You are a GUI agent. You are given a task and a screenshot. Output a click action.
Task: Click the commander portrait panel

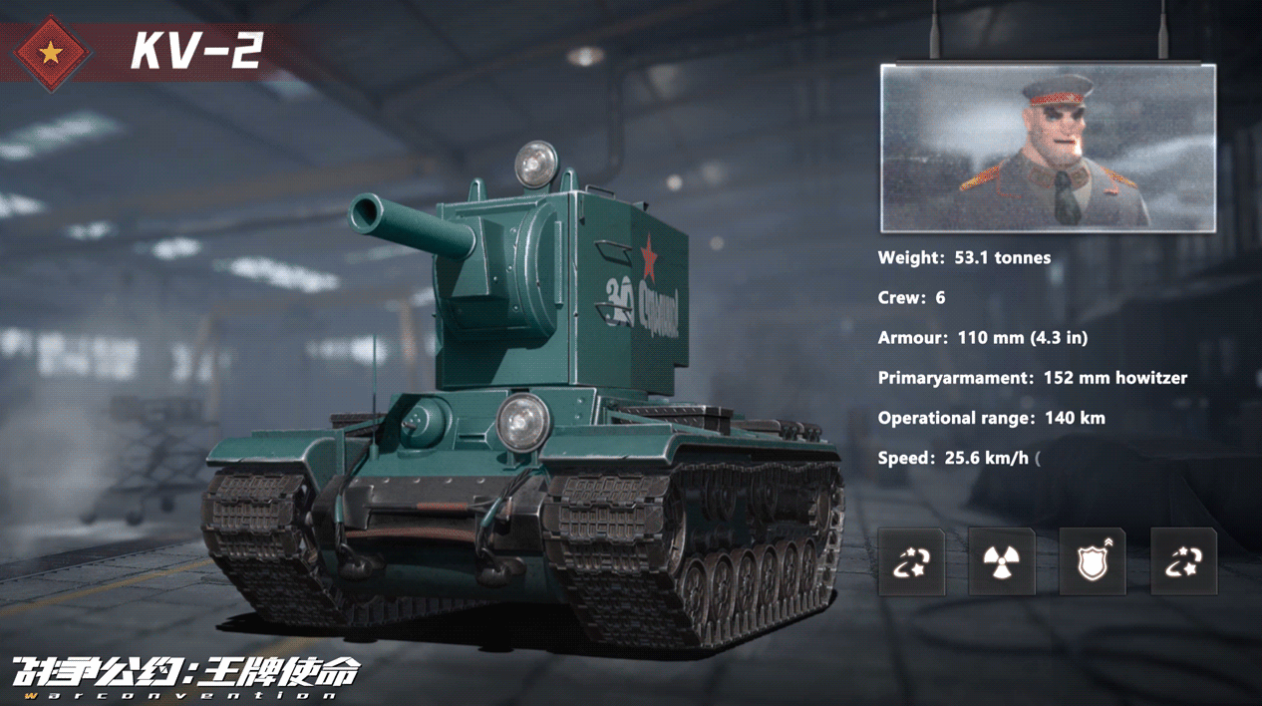pyautogui.click(x=1047, y=148)
